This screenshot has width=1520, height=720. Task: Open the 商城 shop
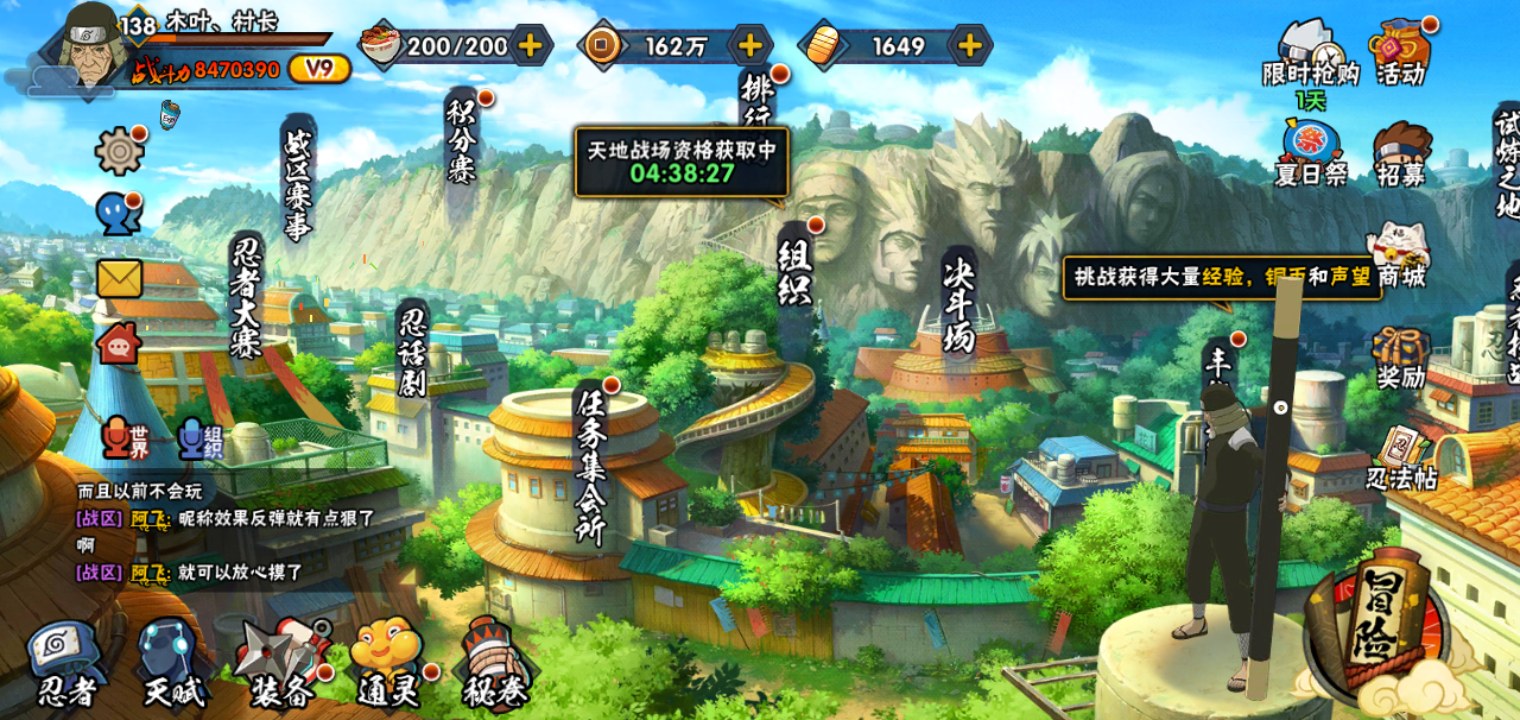coord(1399,255)
